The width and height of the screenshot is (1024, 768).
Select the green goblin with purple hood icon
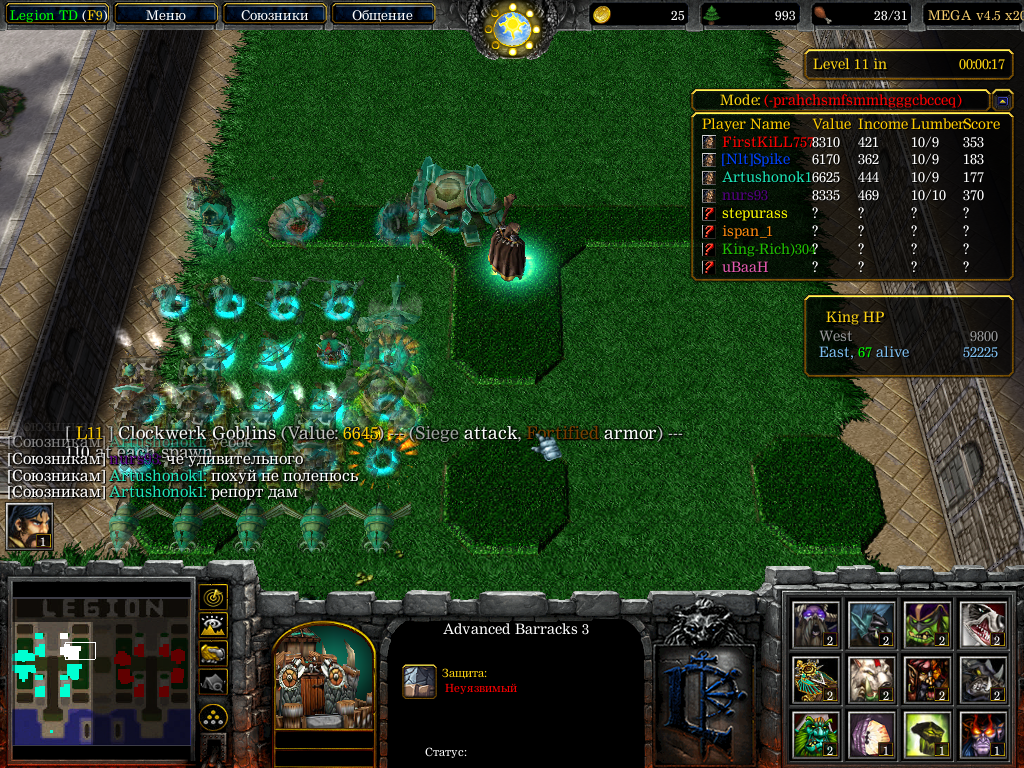(x=929, y=623)
